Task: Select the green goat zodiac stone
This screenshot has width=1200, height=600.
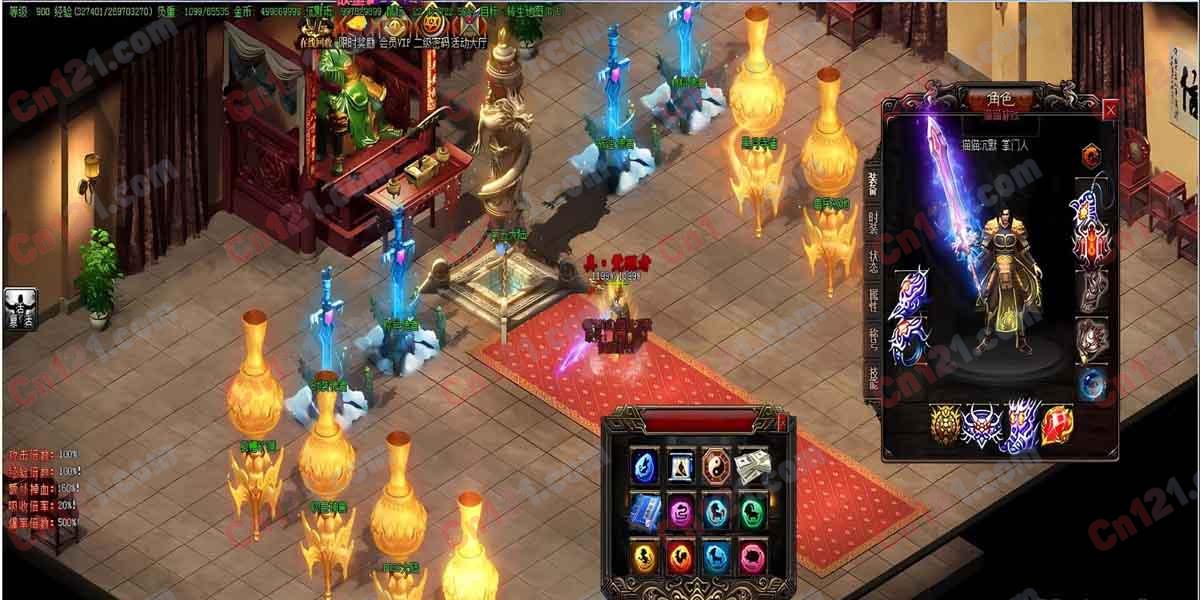Action: pyautogui.click(x=750, y=512)
